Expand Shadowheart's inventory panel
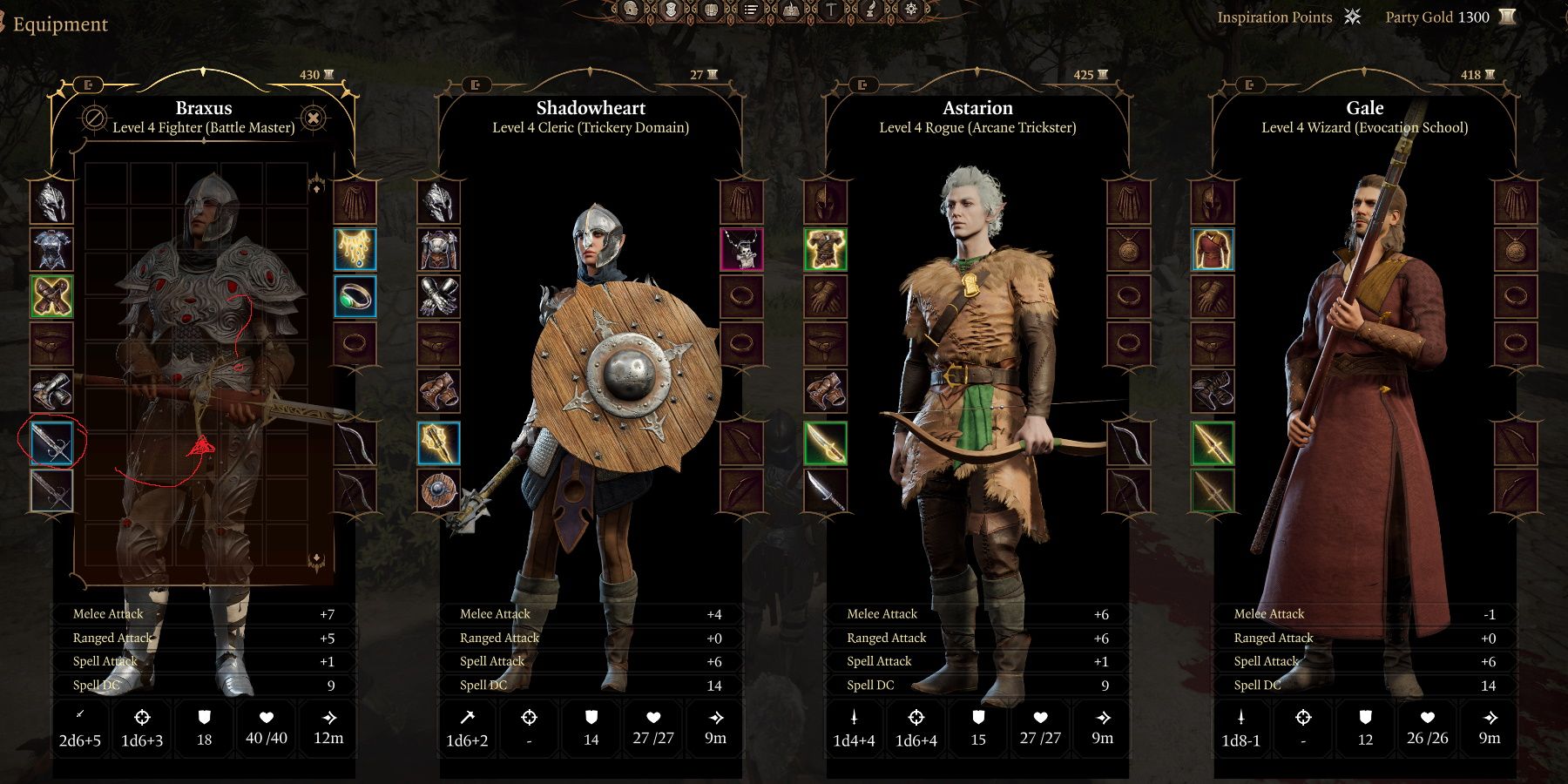Screen dimensions: 1568x784 pos(476,85)
